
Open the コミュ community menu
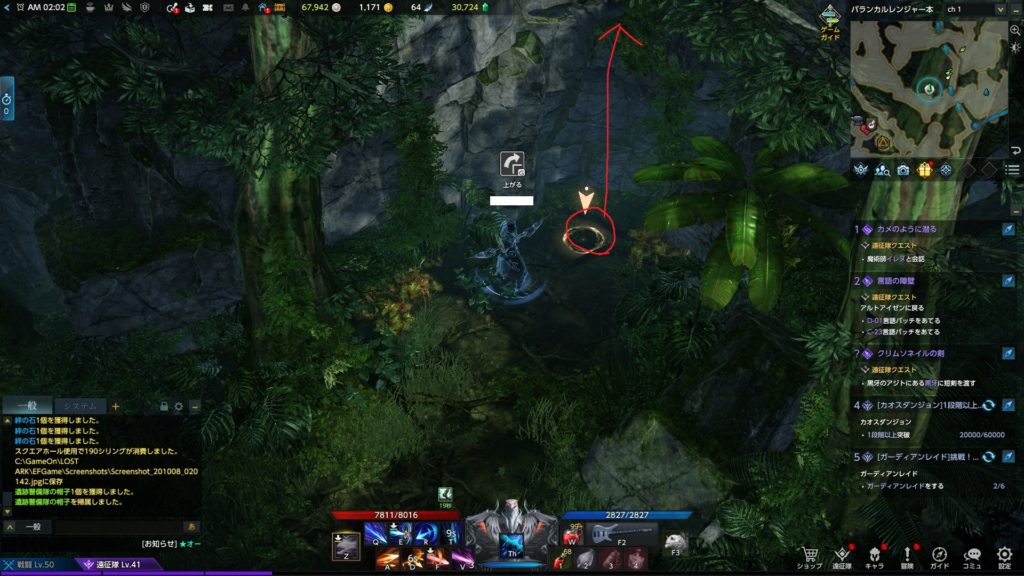coord(972,556)
